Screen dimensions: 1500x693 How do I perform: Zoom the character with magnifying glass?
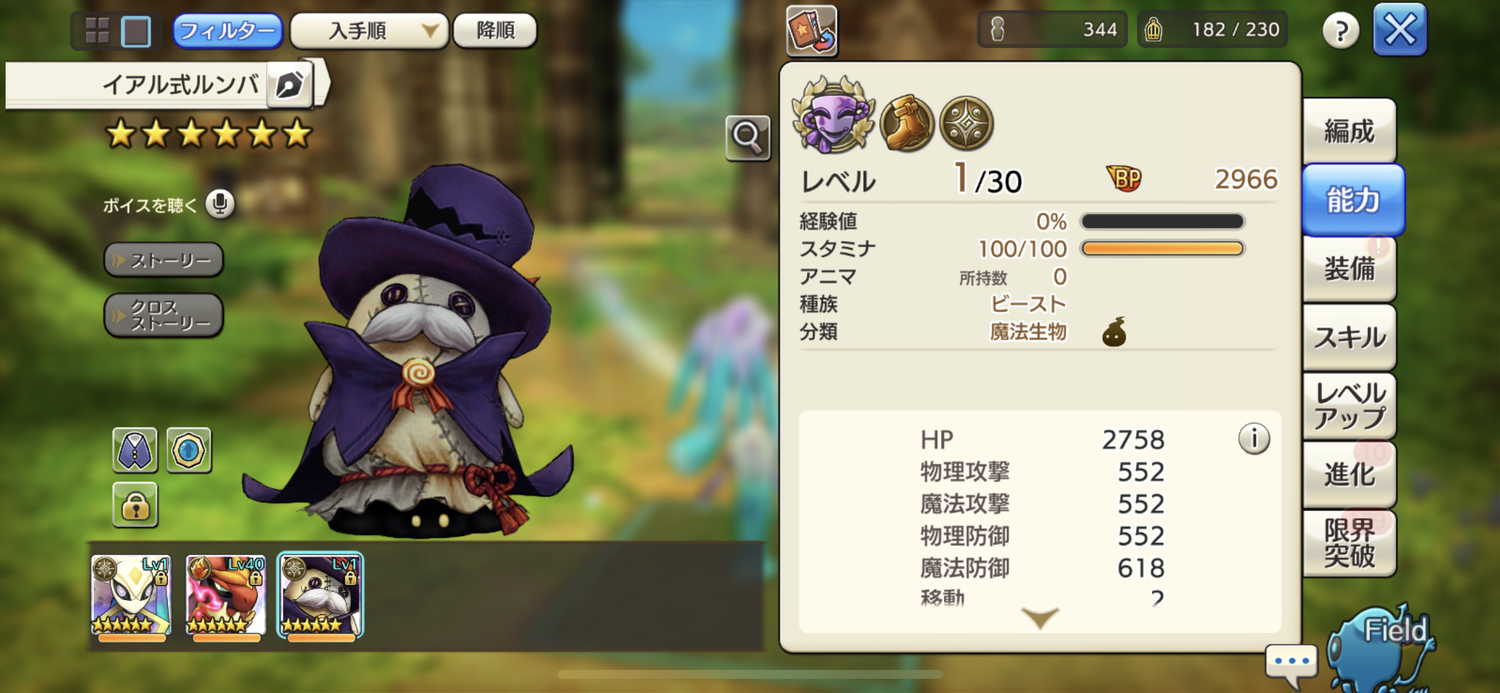[748, 138]
